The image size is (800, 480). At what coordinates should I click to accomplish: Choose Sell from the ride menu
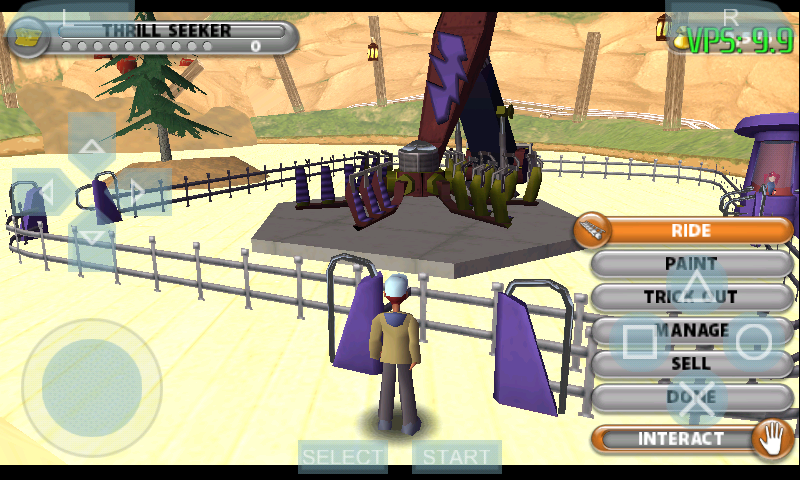(x=690, y=364)
